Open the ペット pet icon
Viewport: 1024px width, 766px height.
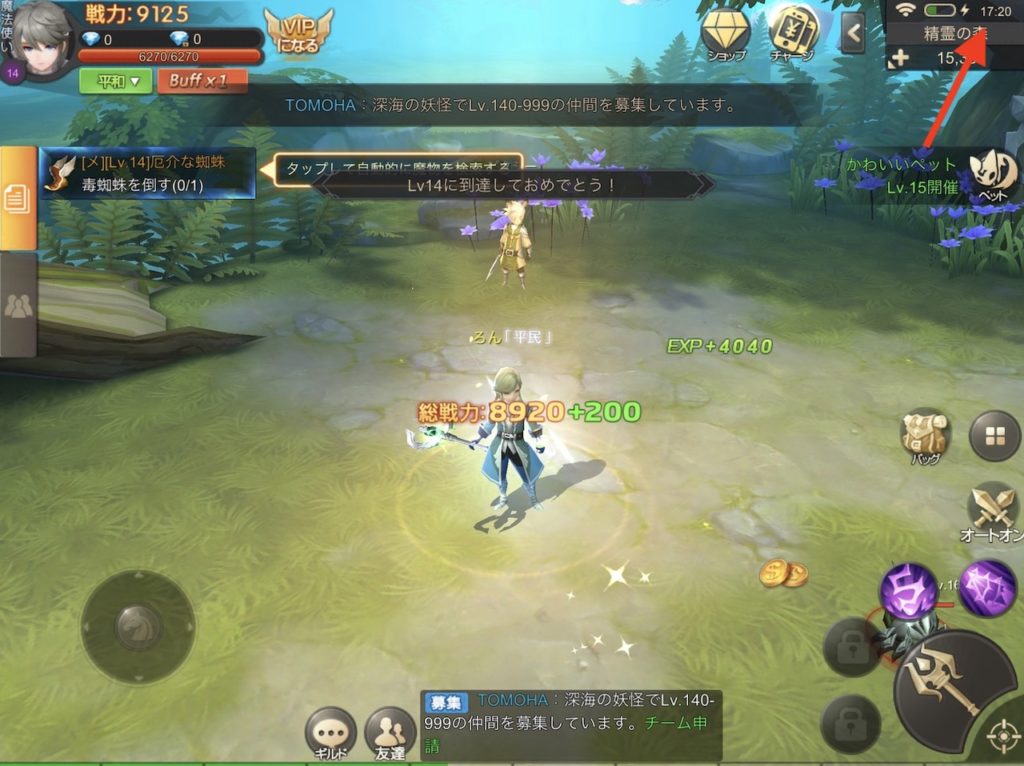pos(992,172)
